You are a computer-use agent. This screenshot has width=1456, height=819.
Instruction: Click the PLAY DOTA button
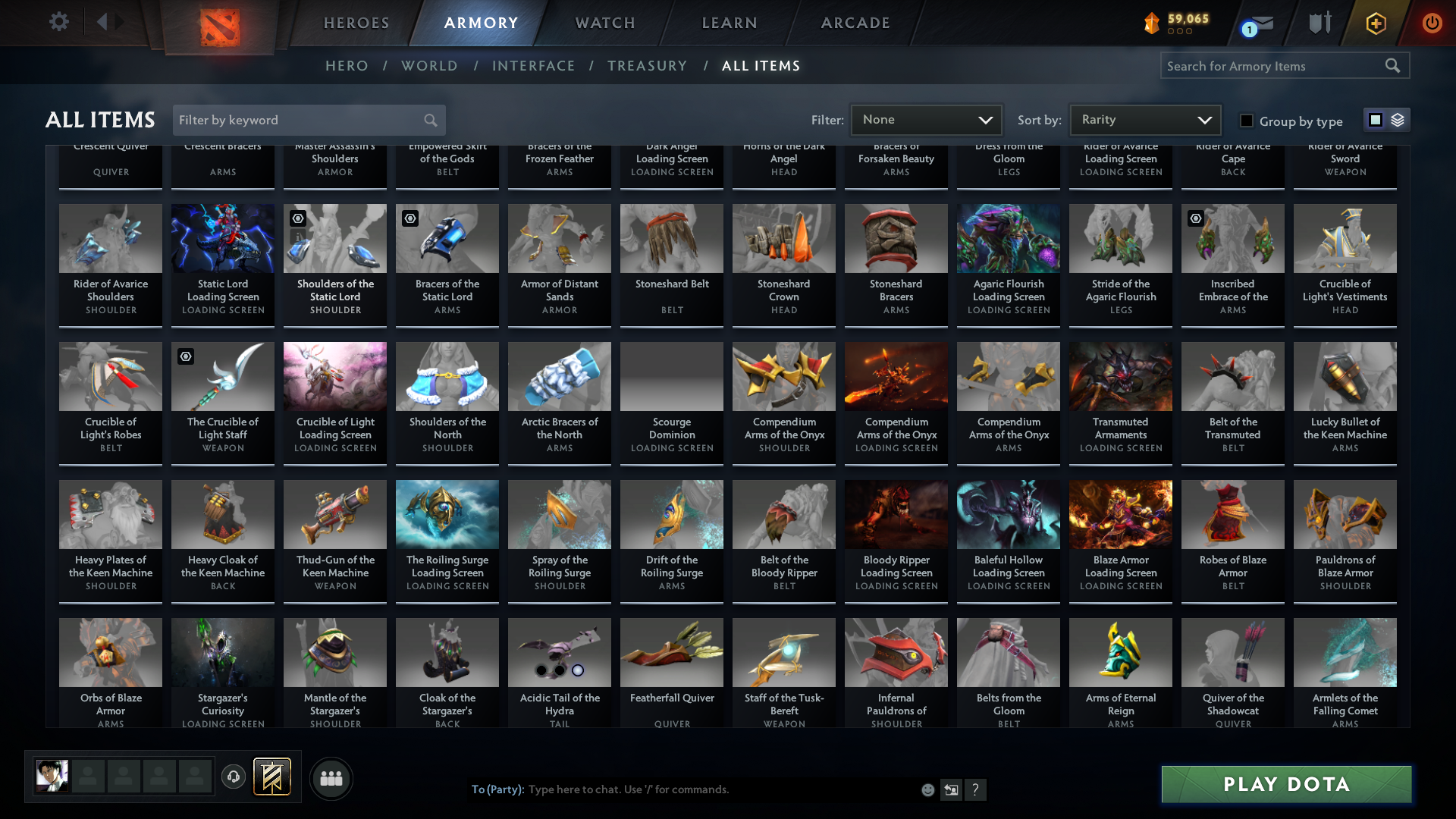coord(1285,784)
